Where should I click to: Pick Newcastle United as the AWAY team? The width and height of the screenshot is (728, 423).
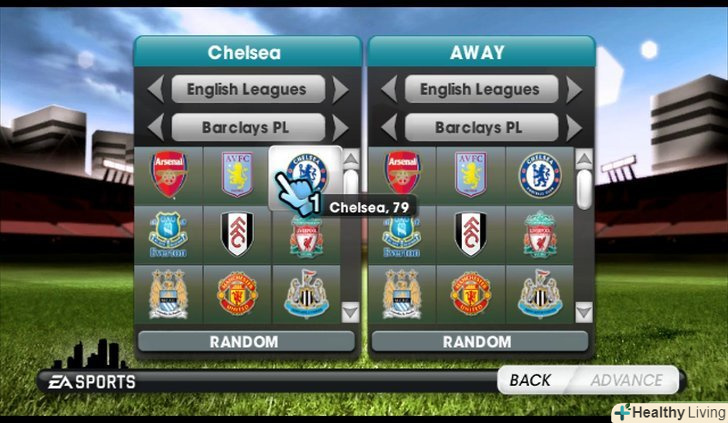point(540,293)
